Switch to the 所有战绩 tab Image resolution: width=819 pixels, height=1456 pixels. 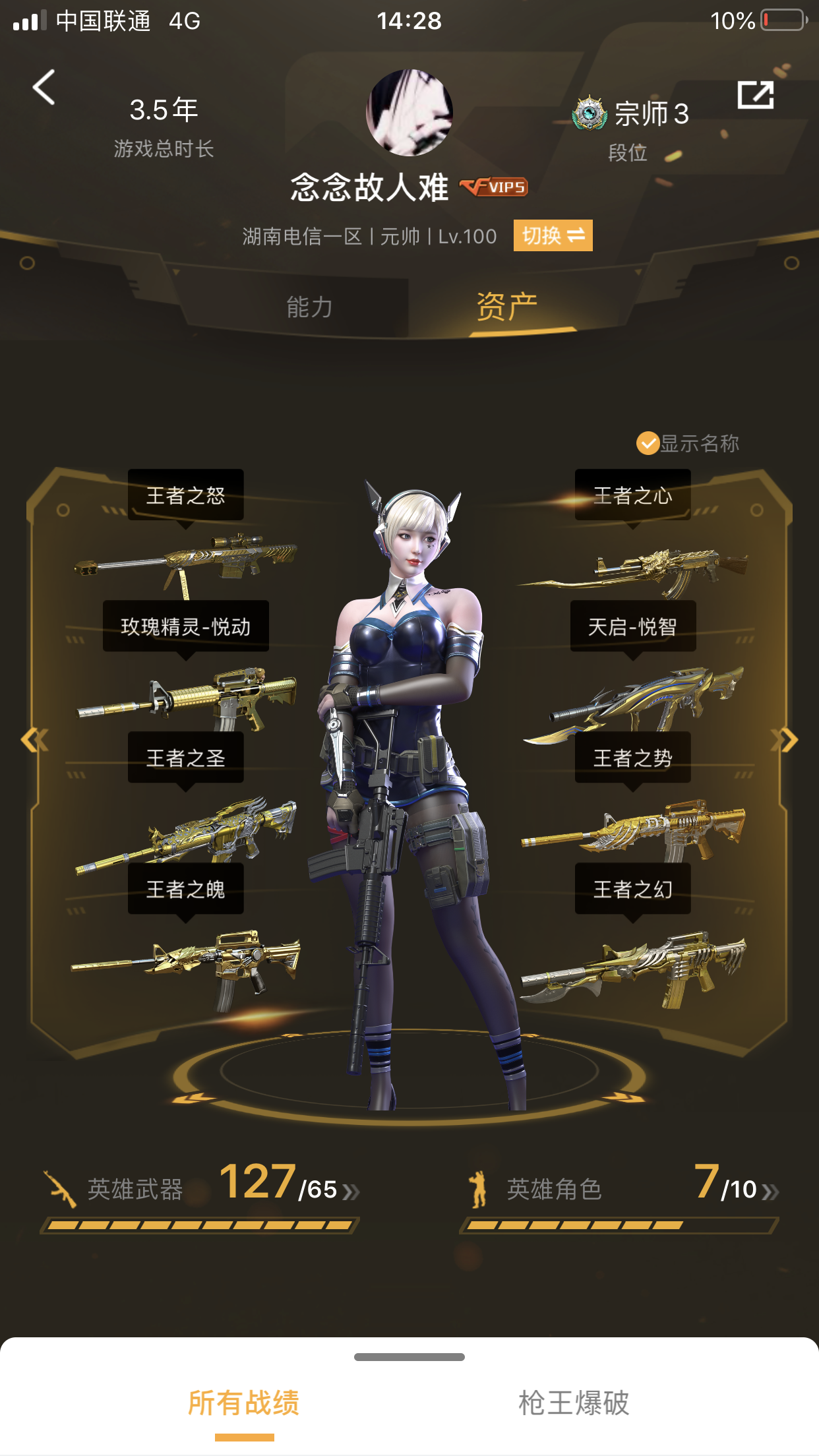click(x=244, y=1403)
